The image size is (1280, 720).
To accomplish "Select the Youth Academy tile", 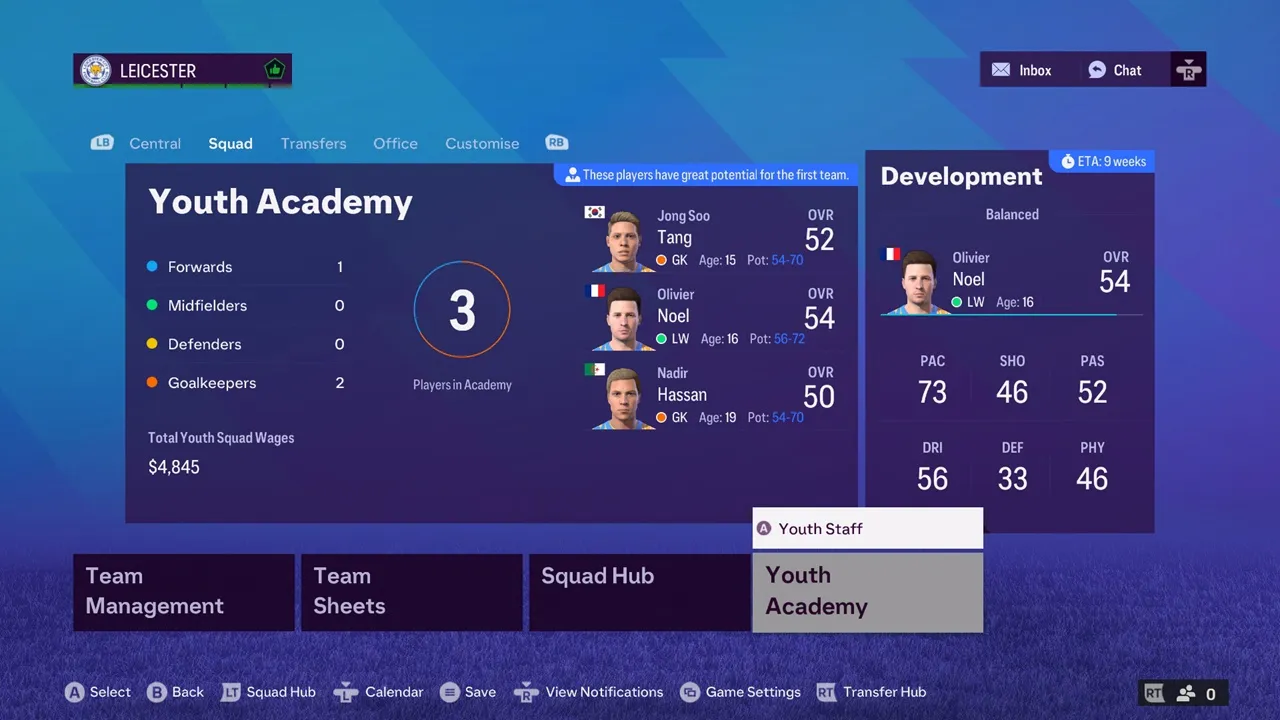I will tap(867, 592).
